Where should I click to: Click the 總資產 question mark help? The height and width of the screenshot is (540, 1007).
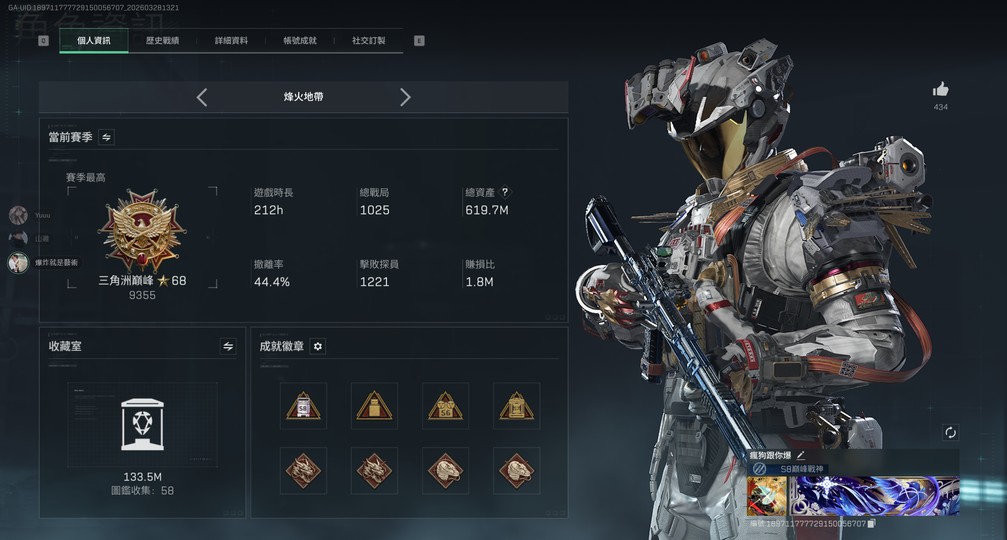tap(505, 192)
